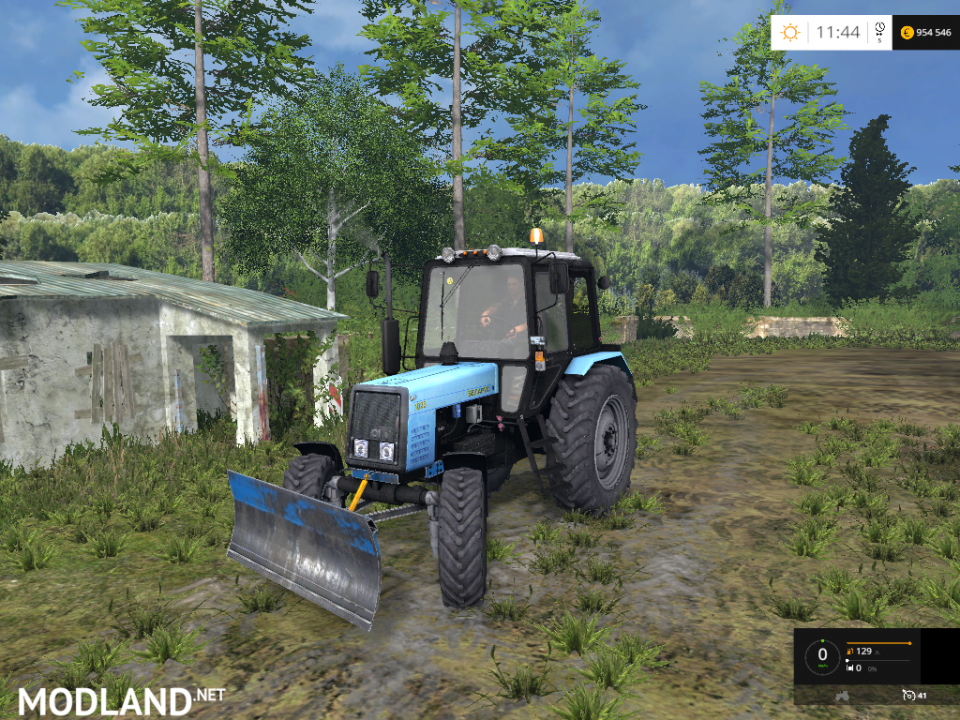Select the tractor icon in vehicle HUD
The image size is (960, 720).
842,693
